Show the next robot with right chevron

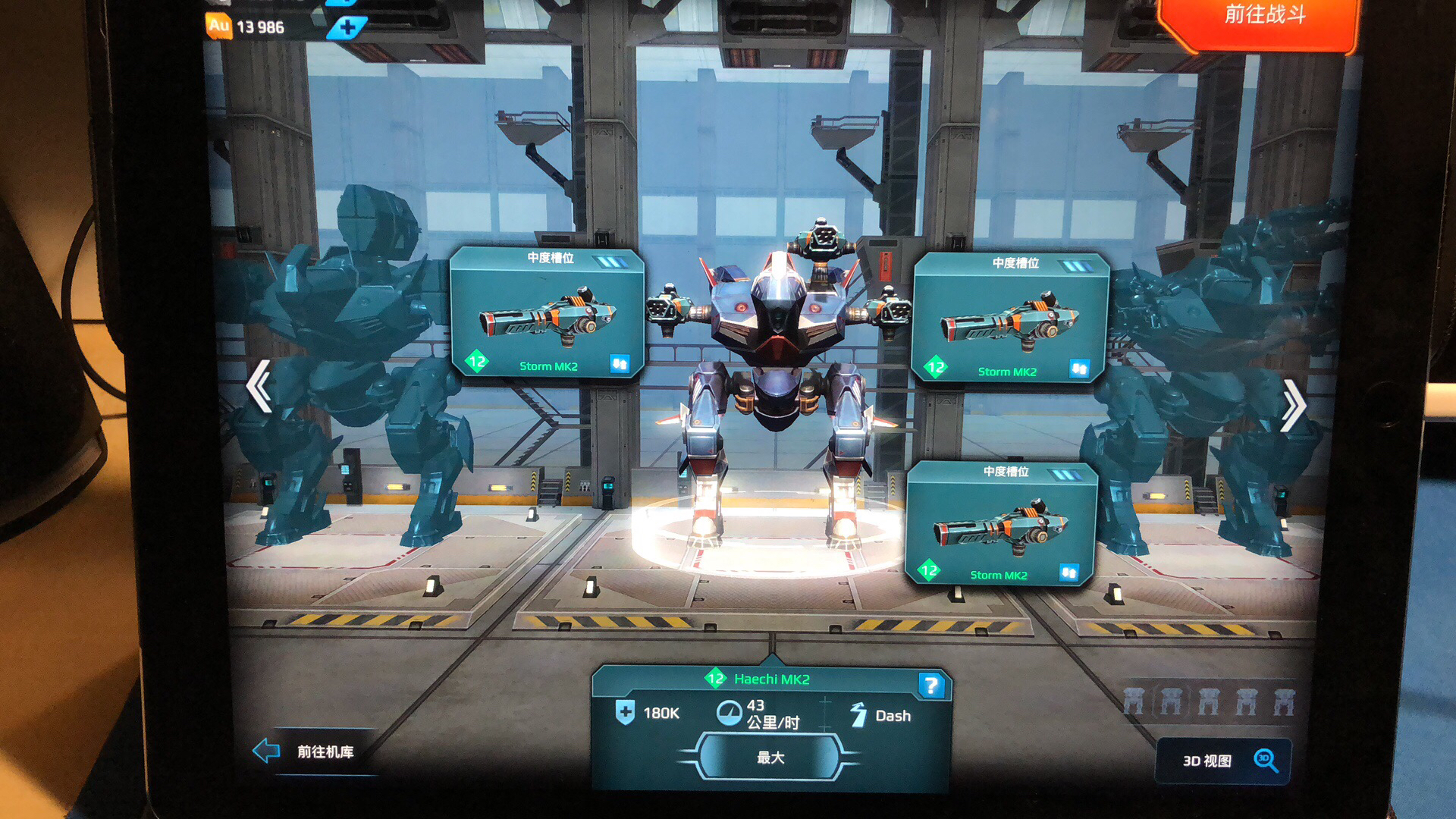[1292, 405]
